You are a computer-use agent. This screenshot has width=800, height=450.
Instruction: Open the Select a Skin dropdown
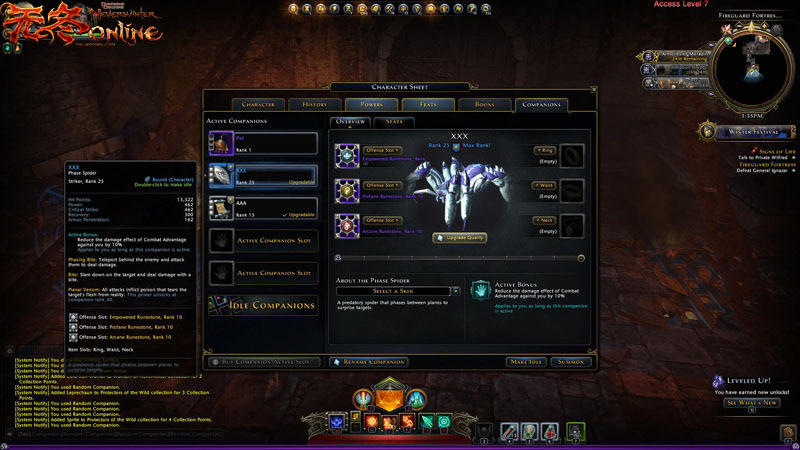(x=398, y=291)
